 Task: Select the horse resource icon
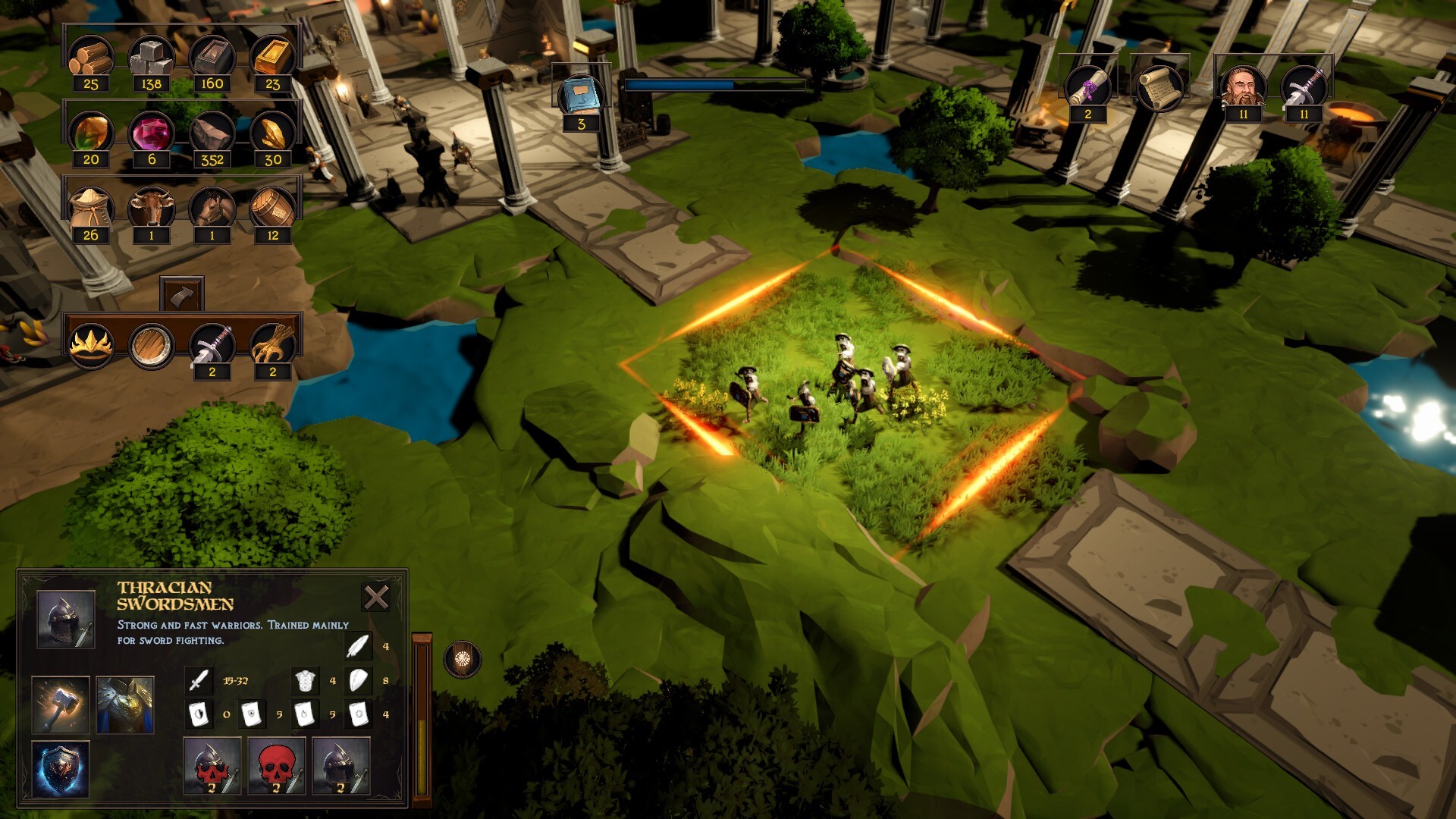pos(212,208)
